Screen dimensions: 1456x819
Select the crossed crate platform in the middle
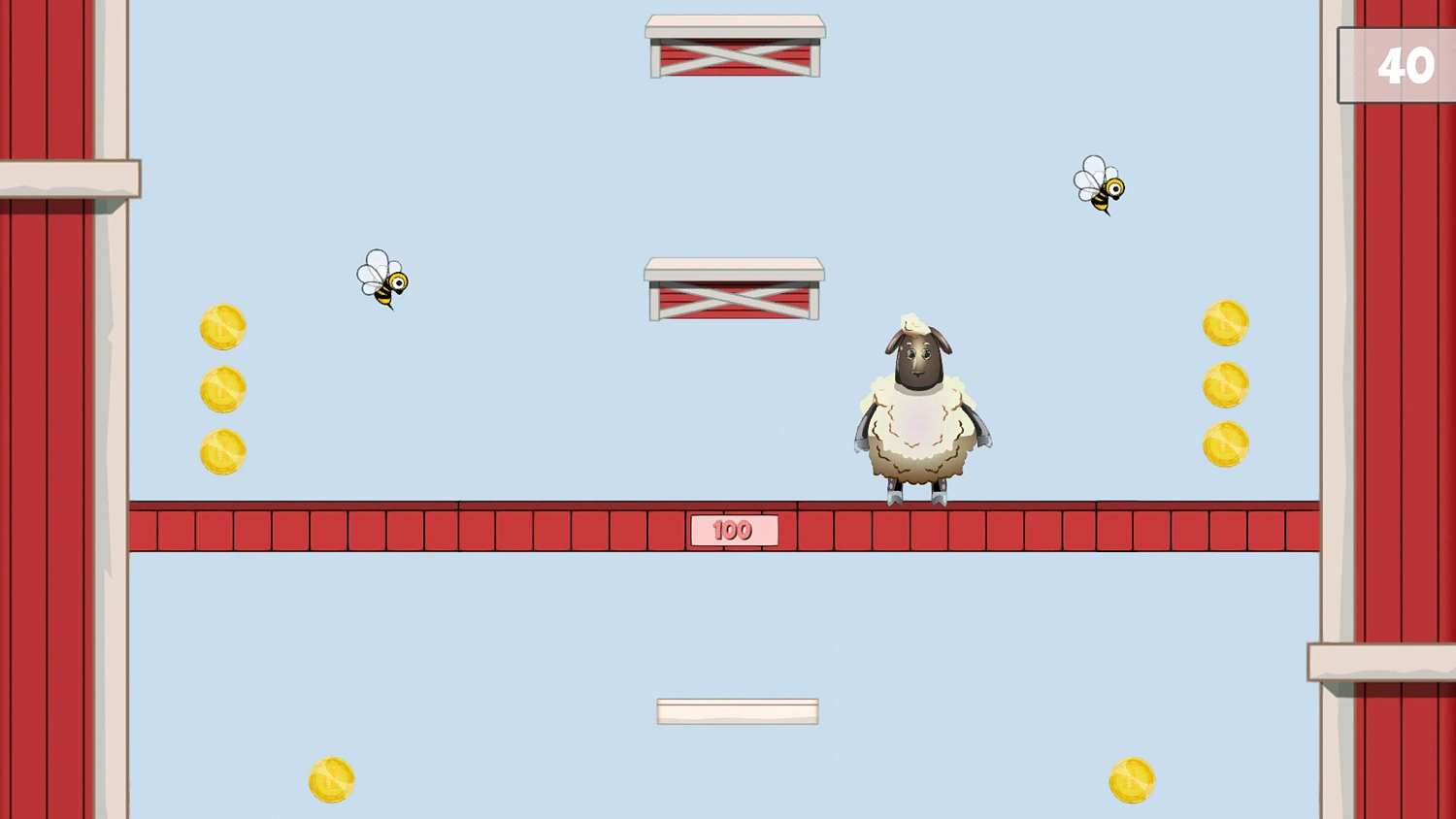coord(735,289)
